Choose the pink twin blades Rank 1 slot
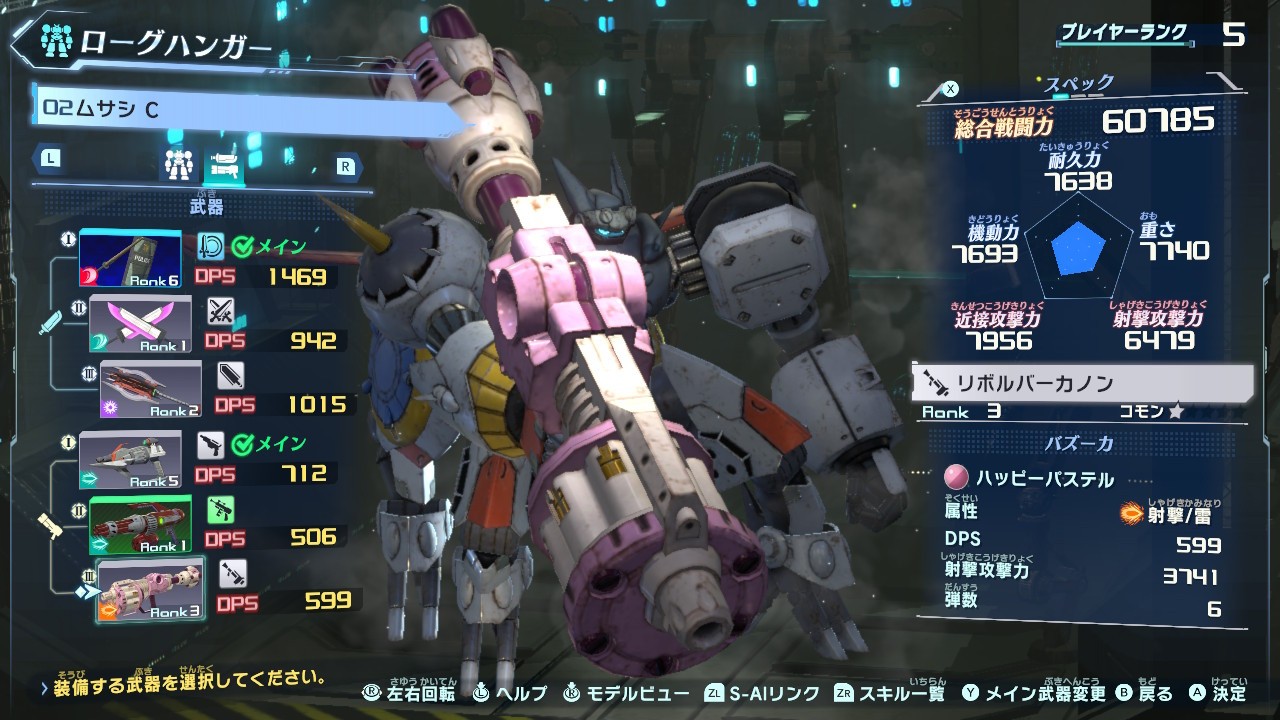This screenshot has height=720, width=1280. (141, 325)
